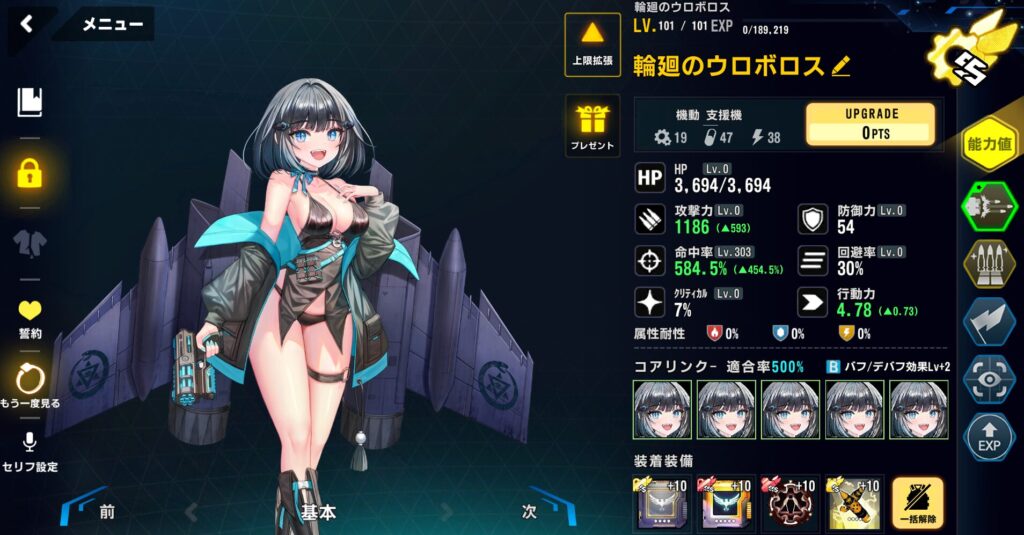Select もう一度見る ring icon

click(30, 387)
